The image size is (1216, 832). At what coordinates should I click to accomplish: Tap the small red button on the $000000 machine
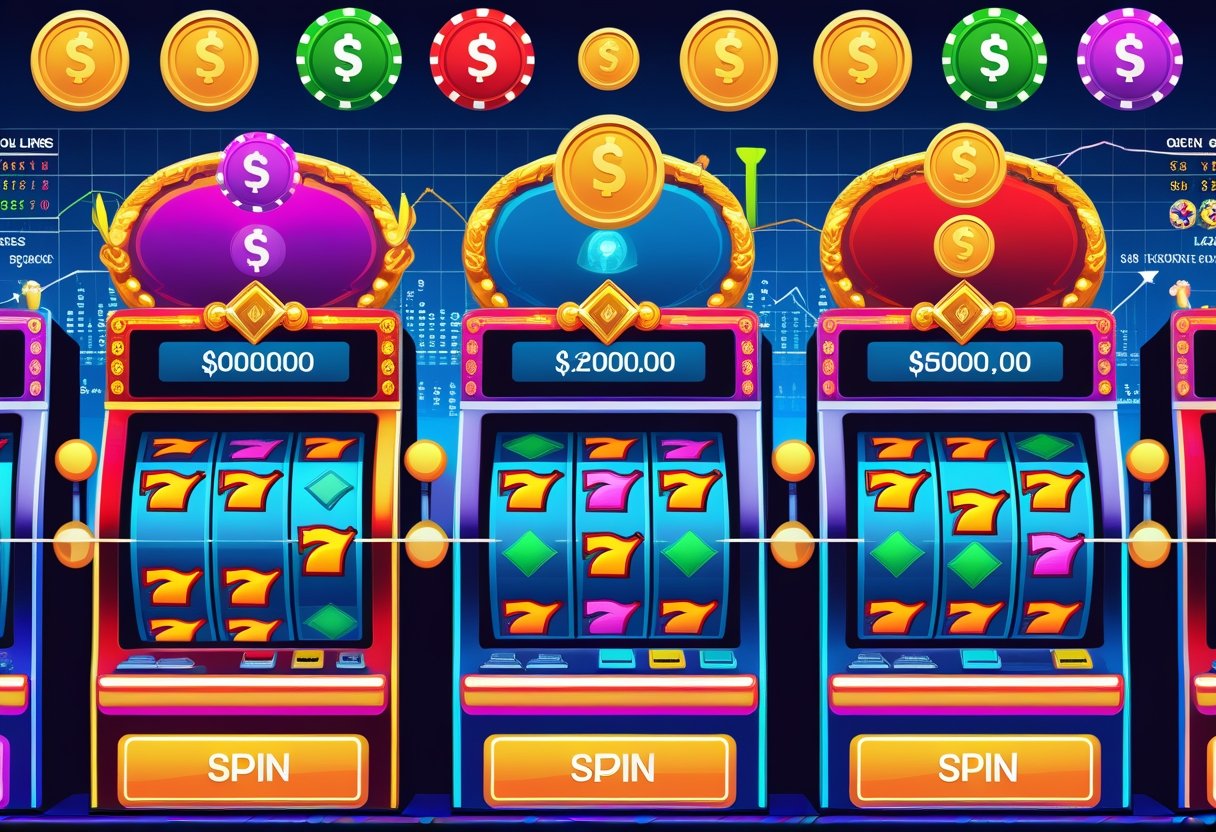point(259,659)
